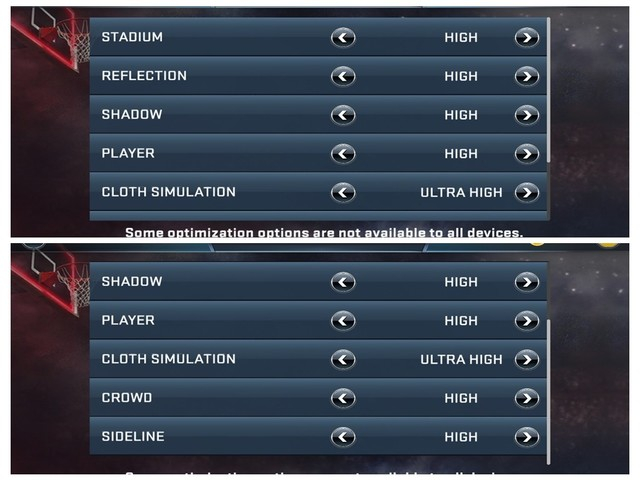Highlight the Crowd option label

click(x=127, y=398)
